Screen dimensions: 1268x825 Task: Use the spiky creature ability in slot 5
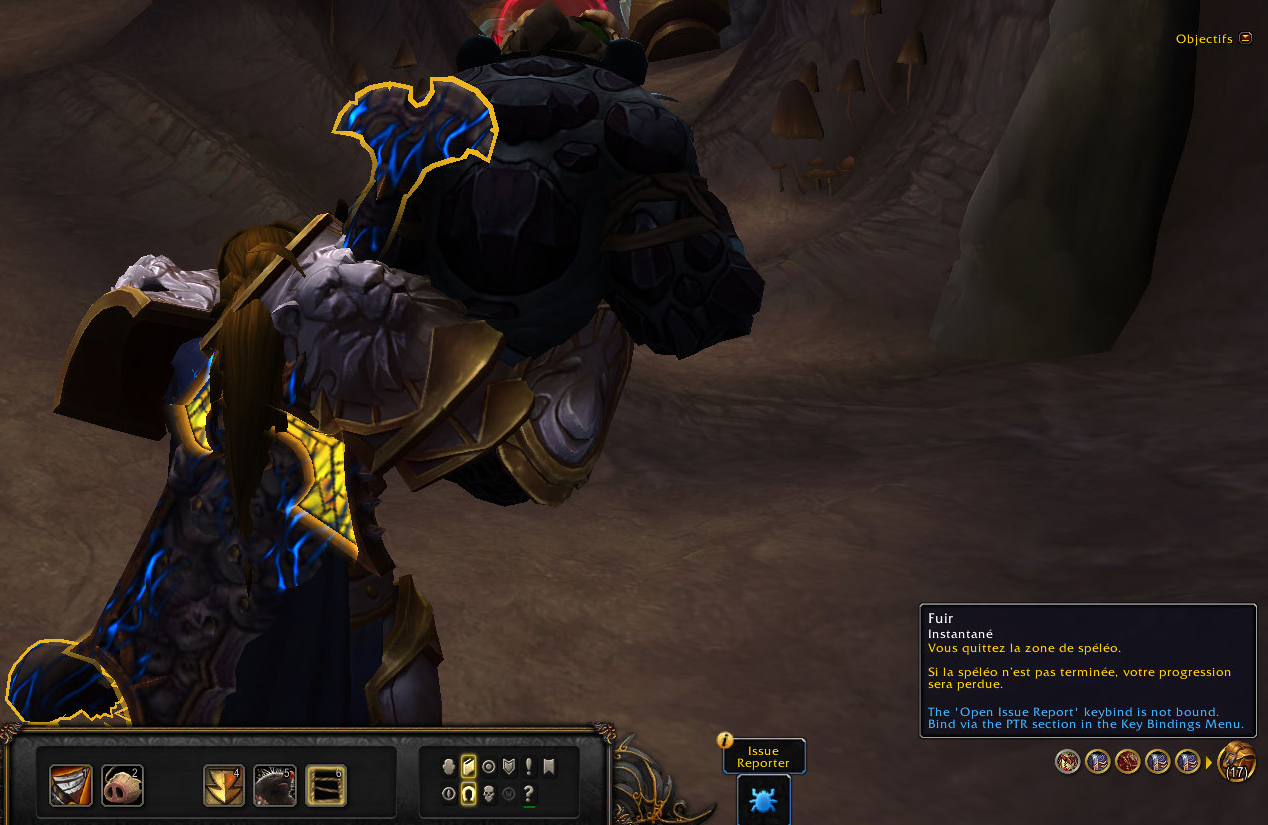[x=275, y=786]
